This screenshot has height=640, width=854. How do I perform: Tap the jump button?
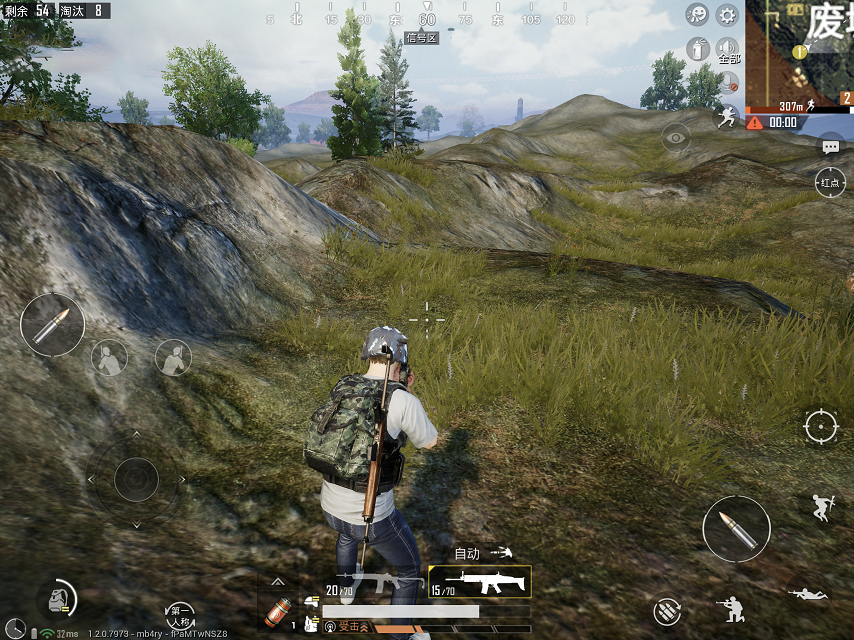[x=822, y=507]
